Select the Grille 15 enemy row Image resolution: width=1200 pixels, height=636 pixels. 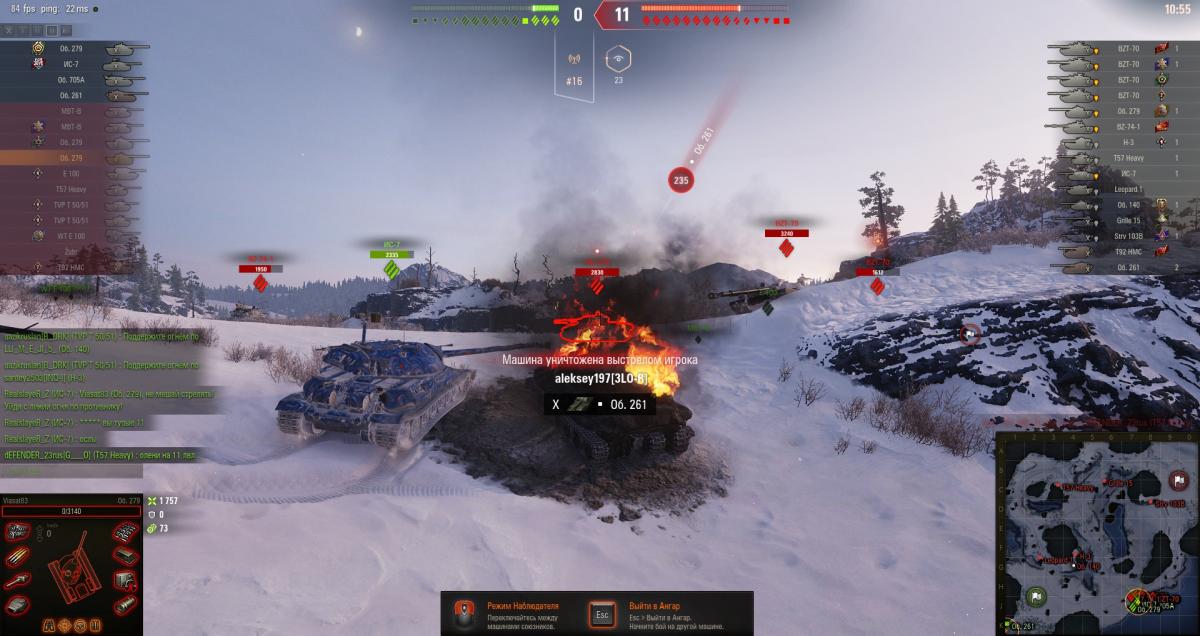[x=1125, y=220]
